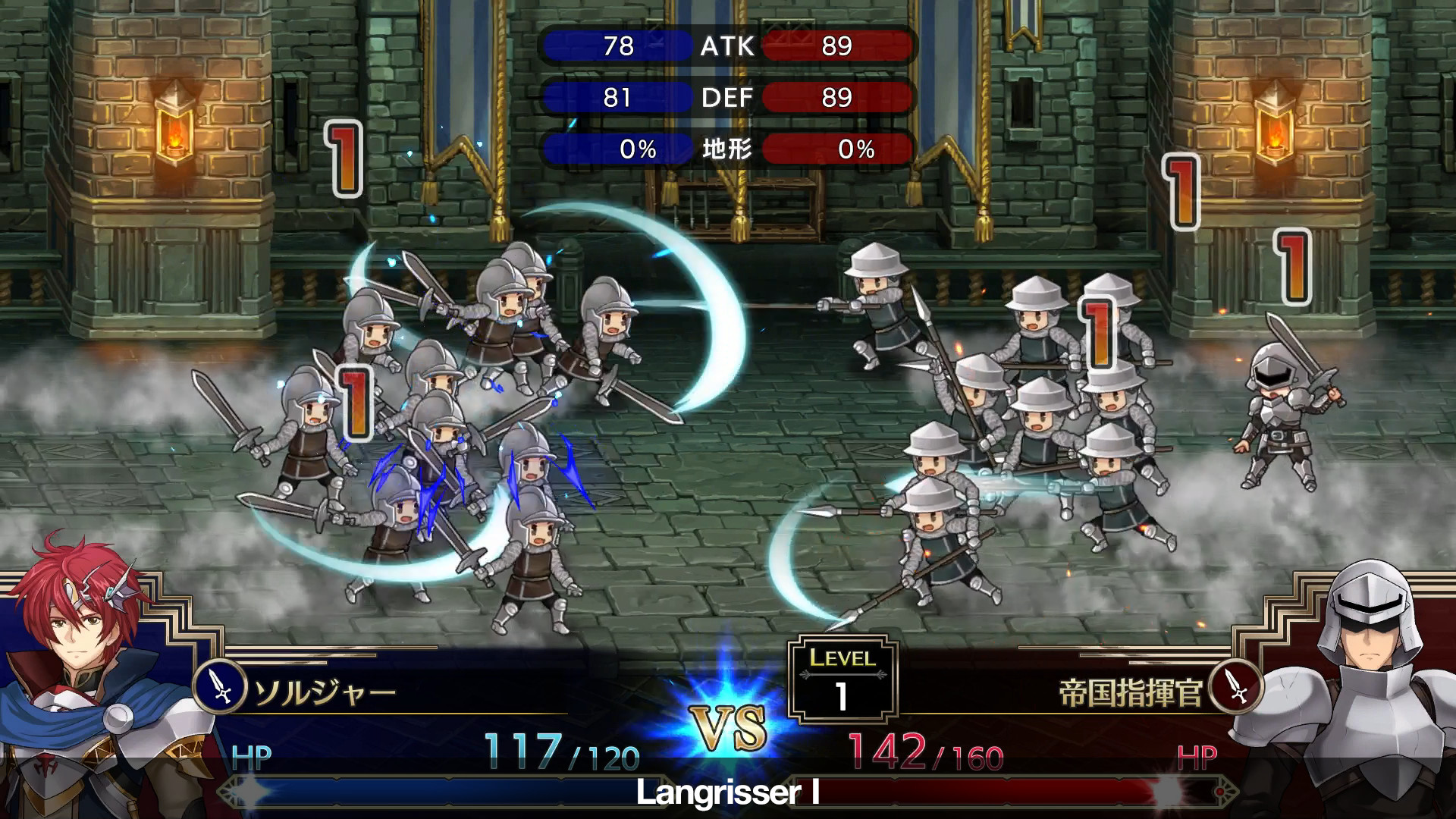Click the Langrisser I title text
Image resolution: width=1456 pixels, height=819 pixels.
click(x=728, y=792)
